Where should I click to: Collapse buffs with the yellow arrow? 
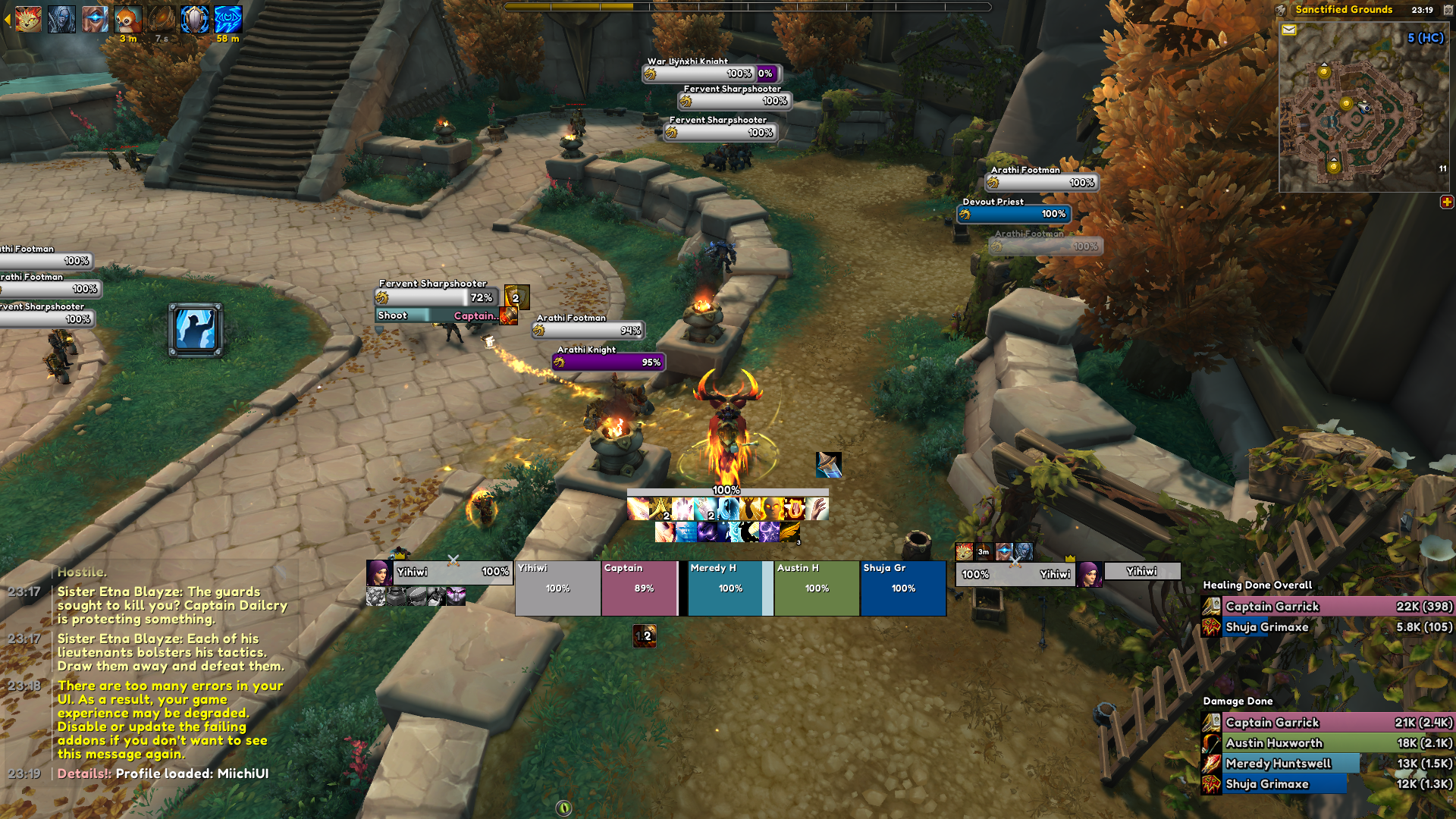click(x=7, y=20)
